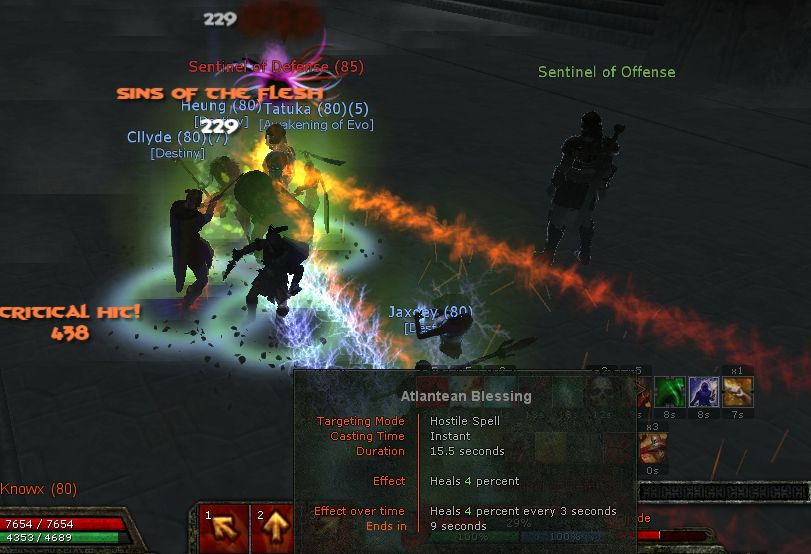The width and height of the screenshot is (811, 554).
Task: Click the green buff icon with 8s timer
Action: point(671,392)
